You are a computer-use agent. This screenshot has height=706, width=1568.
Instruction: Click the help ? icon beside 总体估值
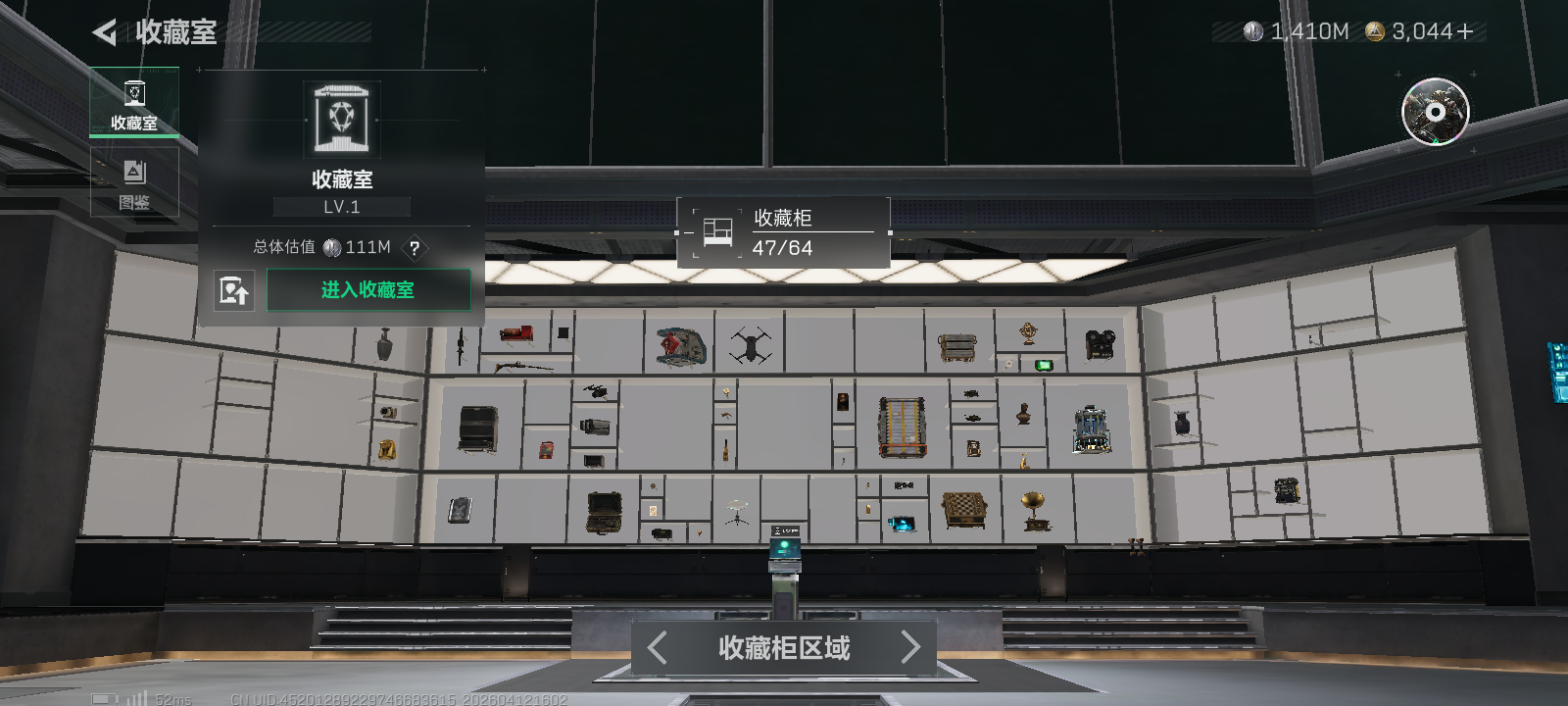(x=415, y=250)
